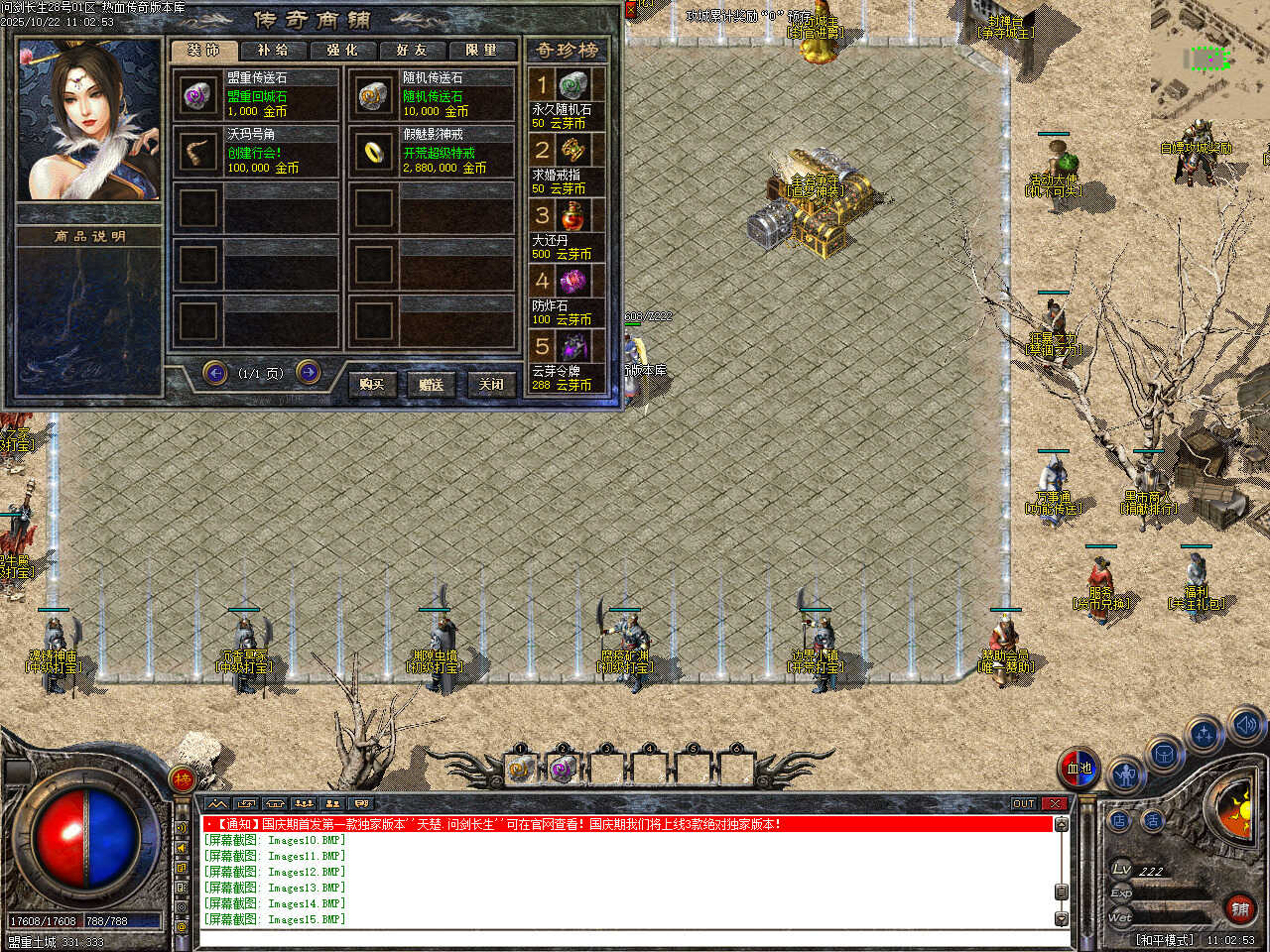
Task: Click the red 铺 shop button
Action: (x=1239, y=908)
